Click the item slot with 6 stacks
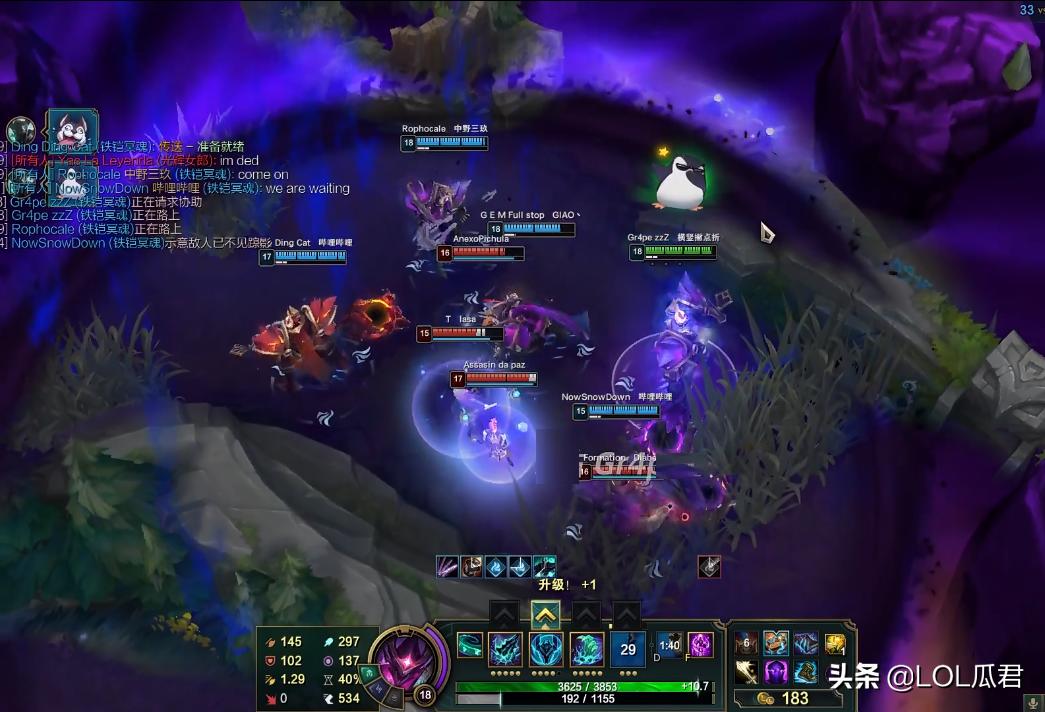Image resolution: width=1045 pixels, height=712 pixels. (746, 644)
